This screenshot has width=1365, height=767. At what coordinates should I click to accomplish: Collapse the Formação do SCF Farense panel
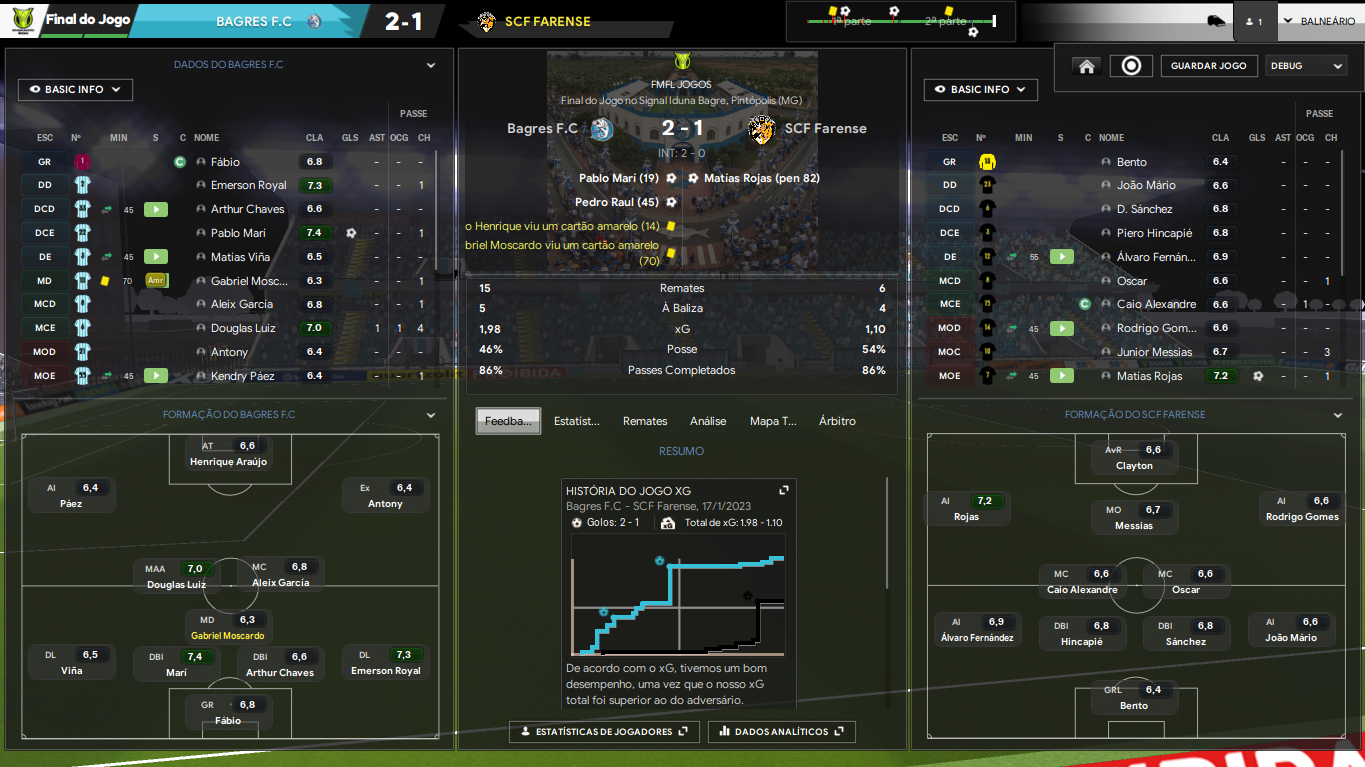tap(1338, 415)
